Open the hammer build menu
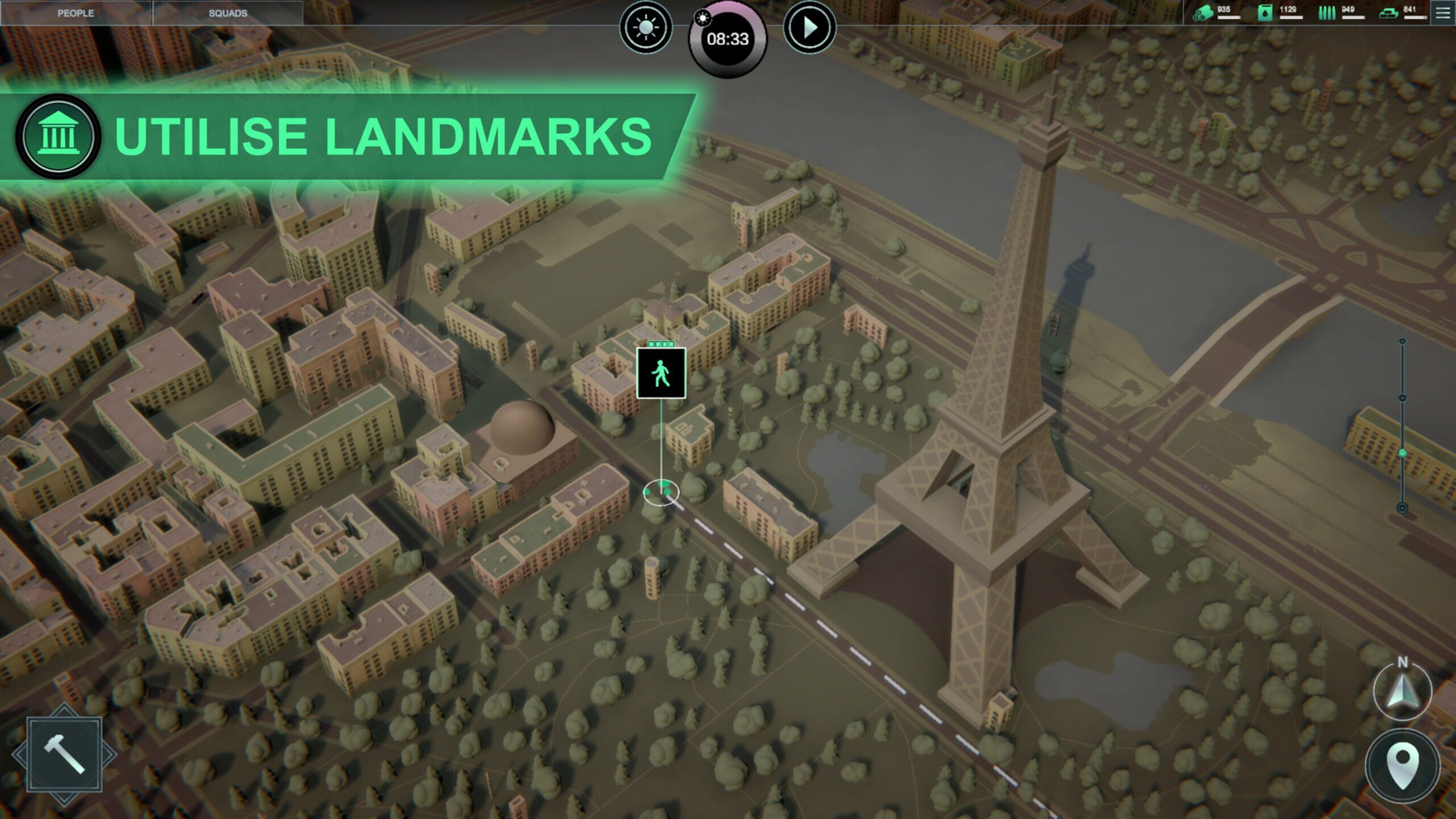1456x819 pixels. pos(64,755)
